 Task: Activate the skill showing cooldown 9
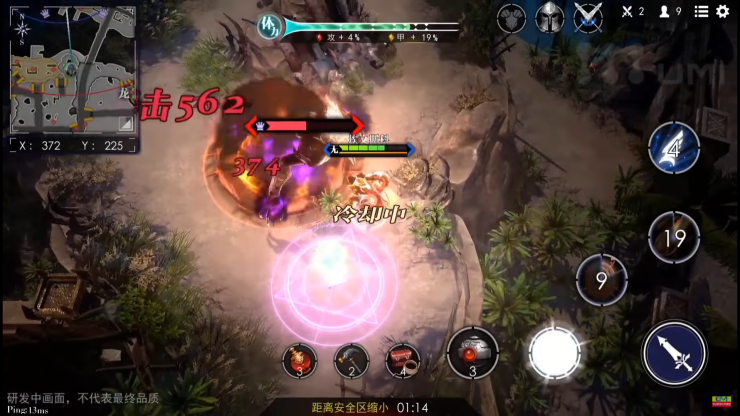[601, 280]
